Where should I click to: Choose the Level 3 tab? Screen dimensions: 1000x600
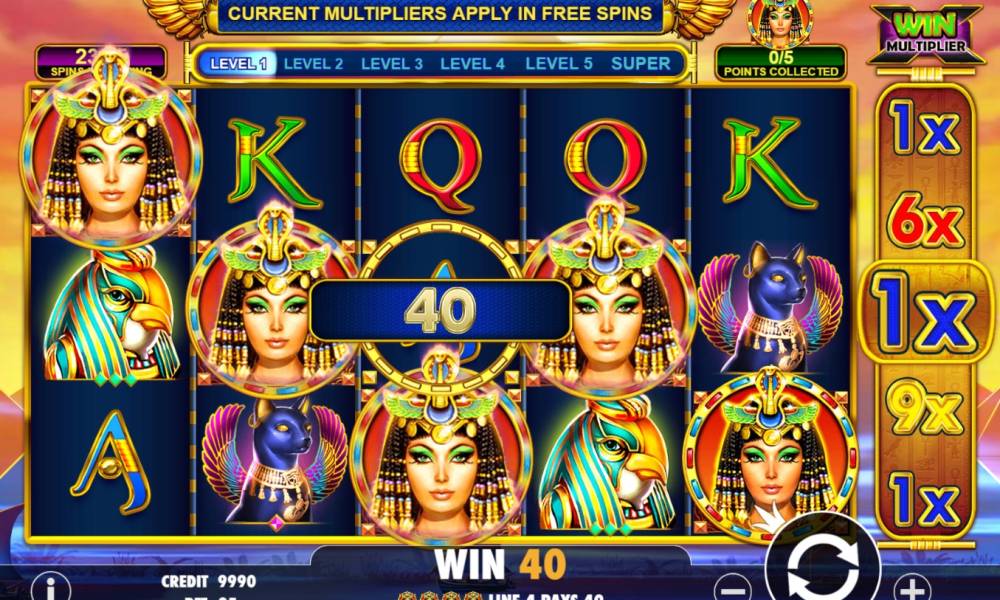pyautogui.click(x=392, y=63)
